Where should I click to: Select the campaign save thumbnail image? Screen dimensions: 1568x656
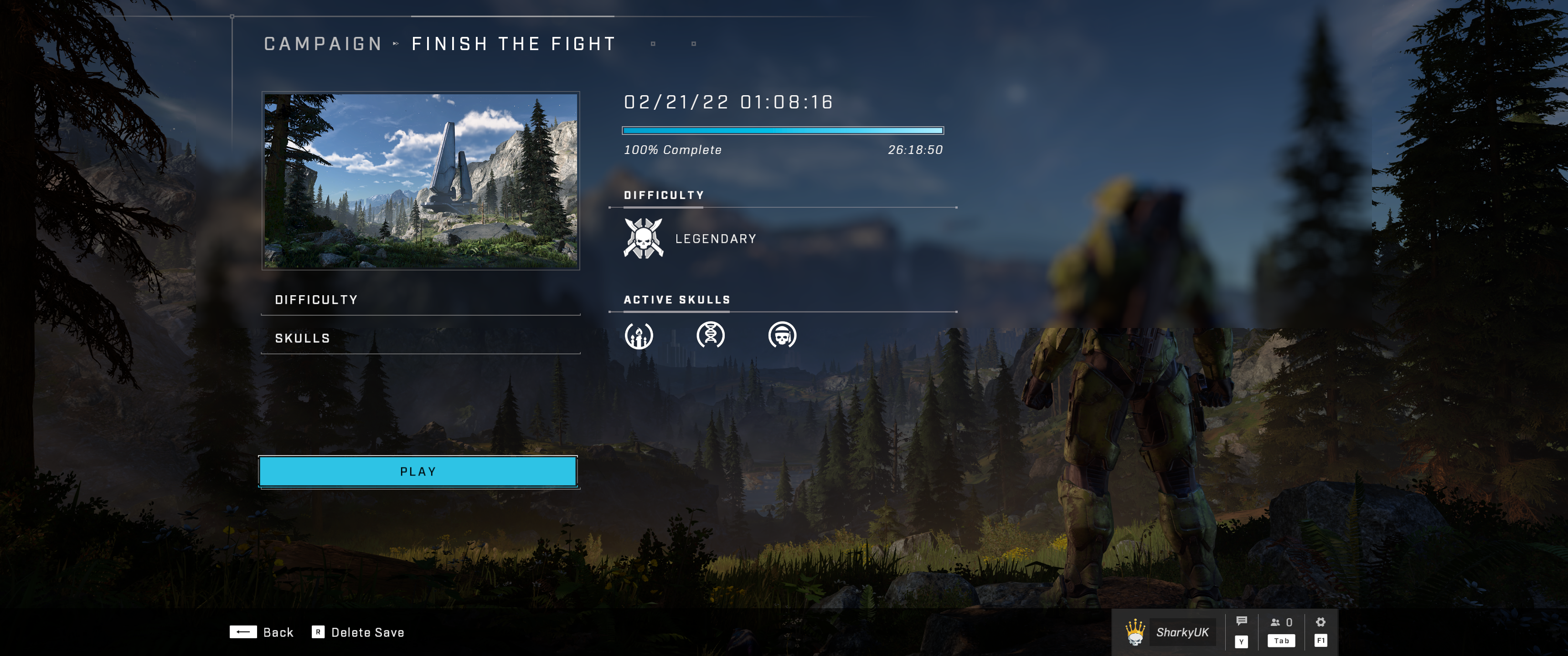click(x=421, y=181)
